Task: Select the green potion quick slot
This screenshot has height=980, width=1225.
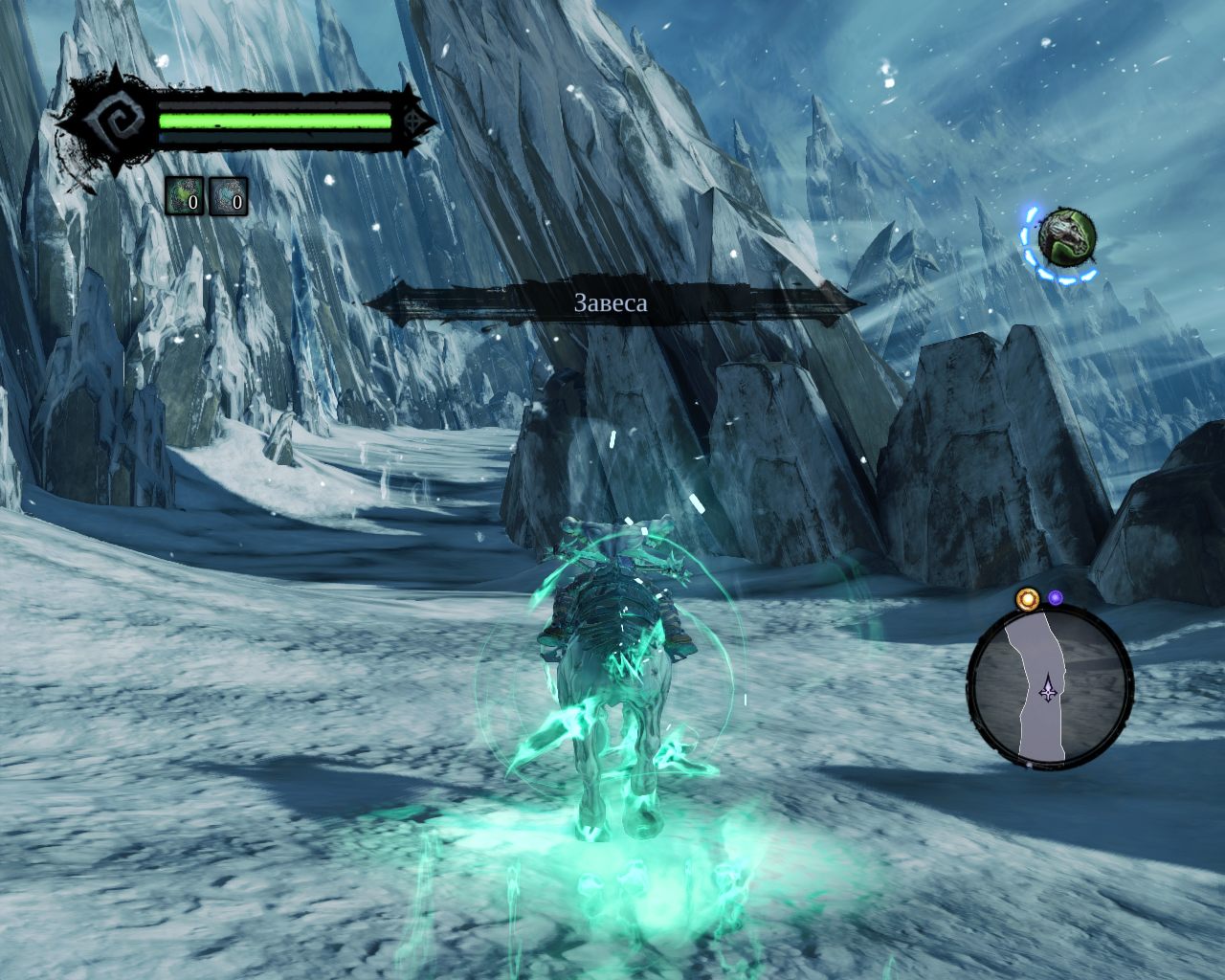Action: coord(185,196)
